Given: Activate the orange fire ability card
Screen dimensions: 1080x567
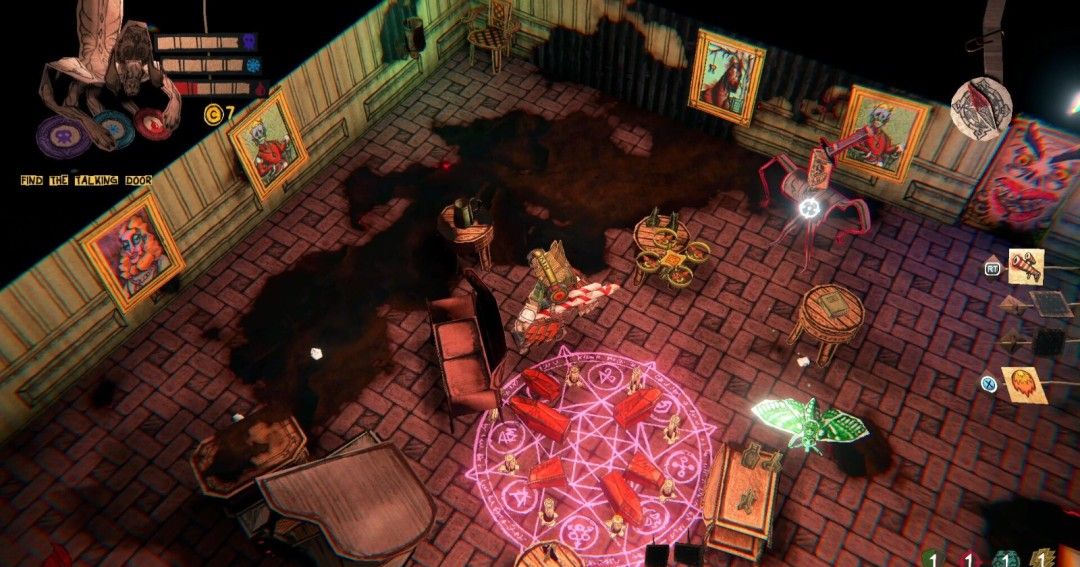Looking at the screenshot, I should 1023,384.
